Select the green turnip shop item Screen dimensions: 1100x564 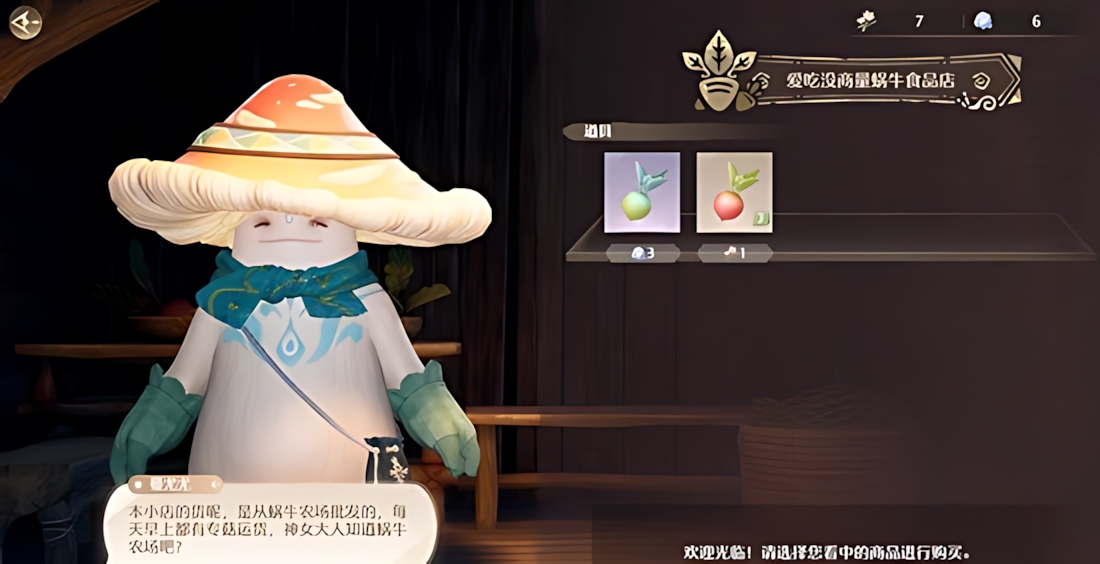pyautogui.click(x=642, y=192)
